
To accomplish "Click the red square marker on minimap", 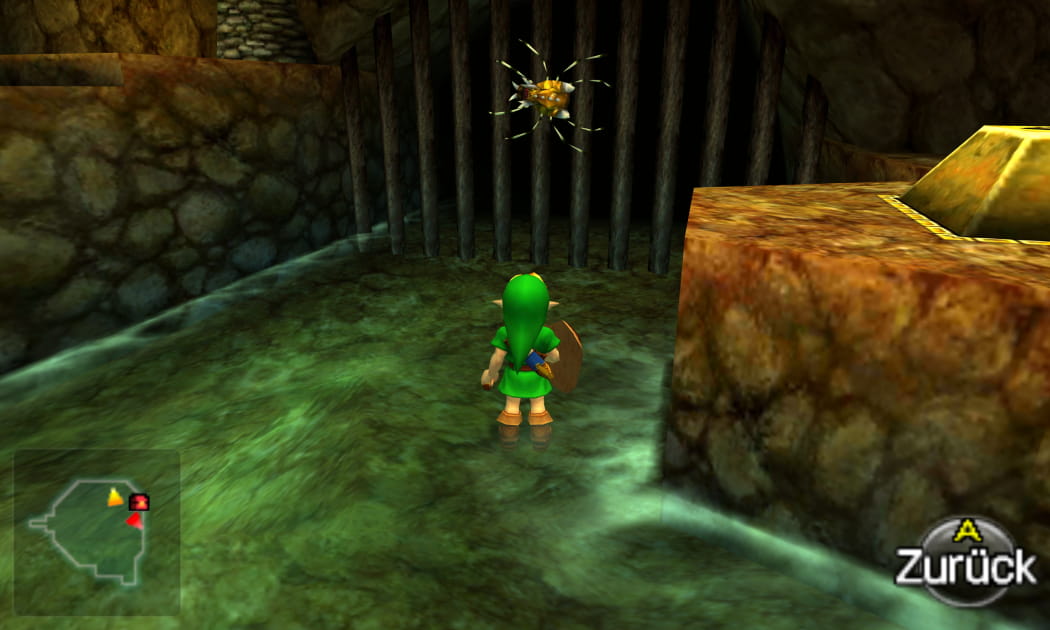I will coord(139,502).
